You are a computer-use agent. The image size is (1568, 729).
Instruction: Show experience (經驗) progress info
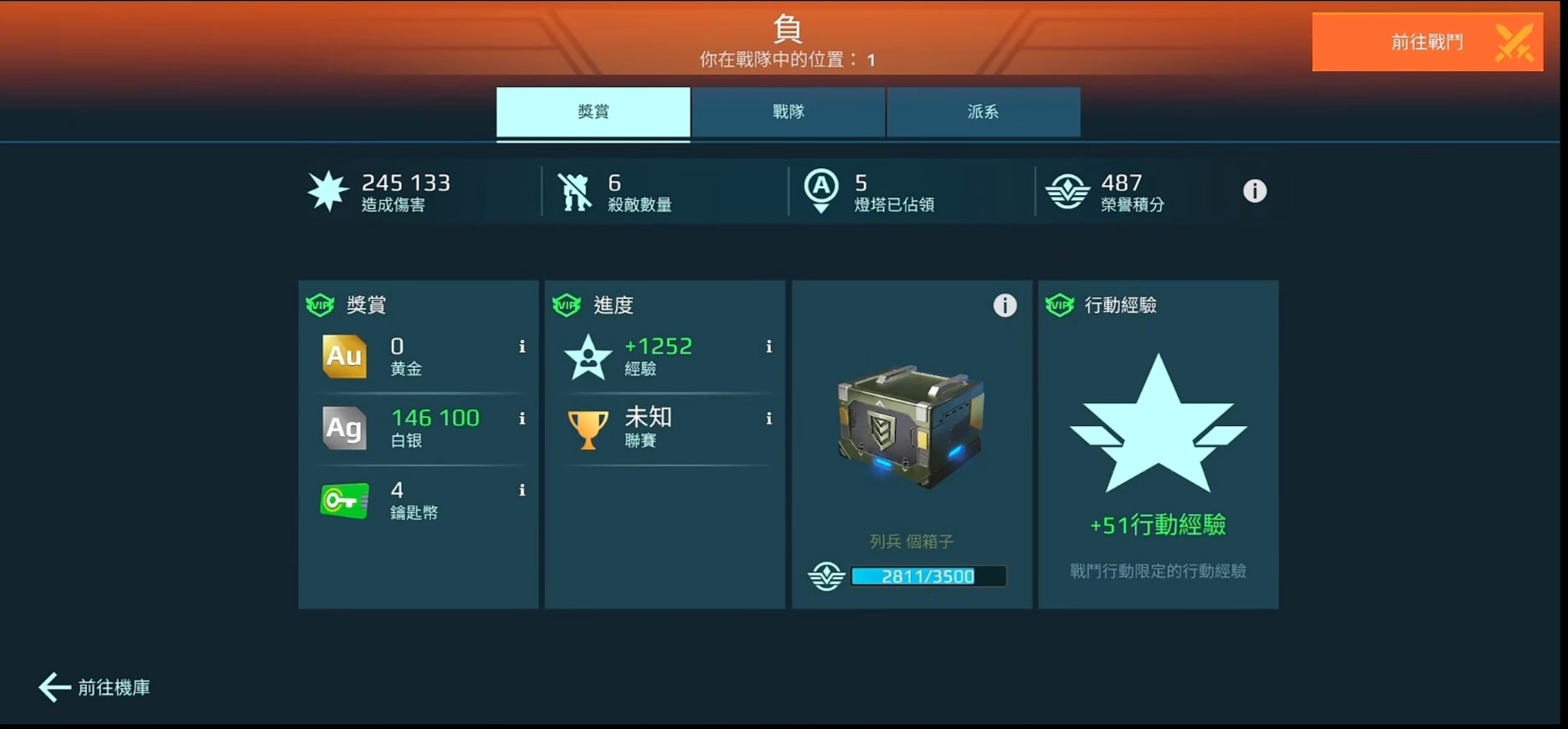click(x=769, y=347)
